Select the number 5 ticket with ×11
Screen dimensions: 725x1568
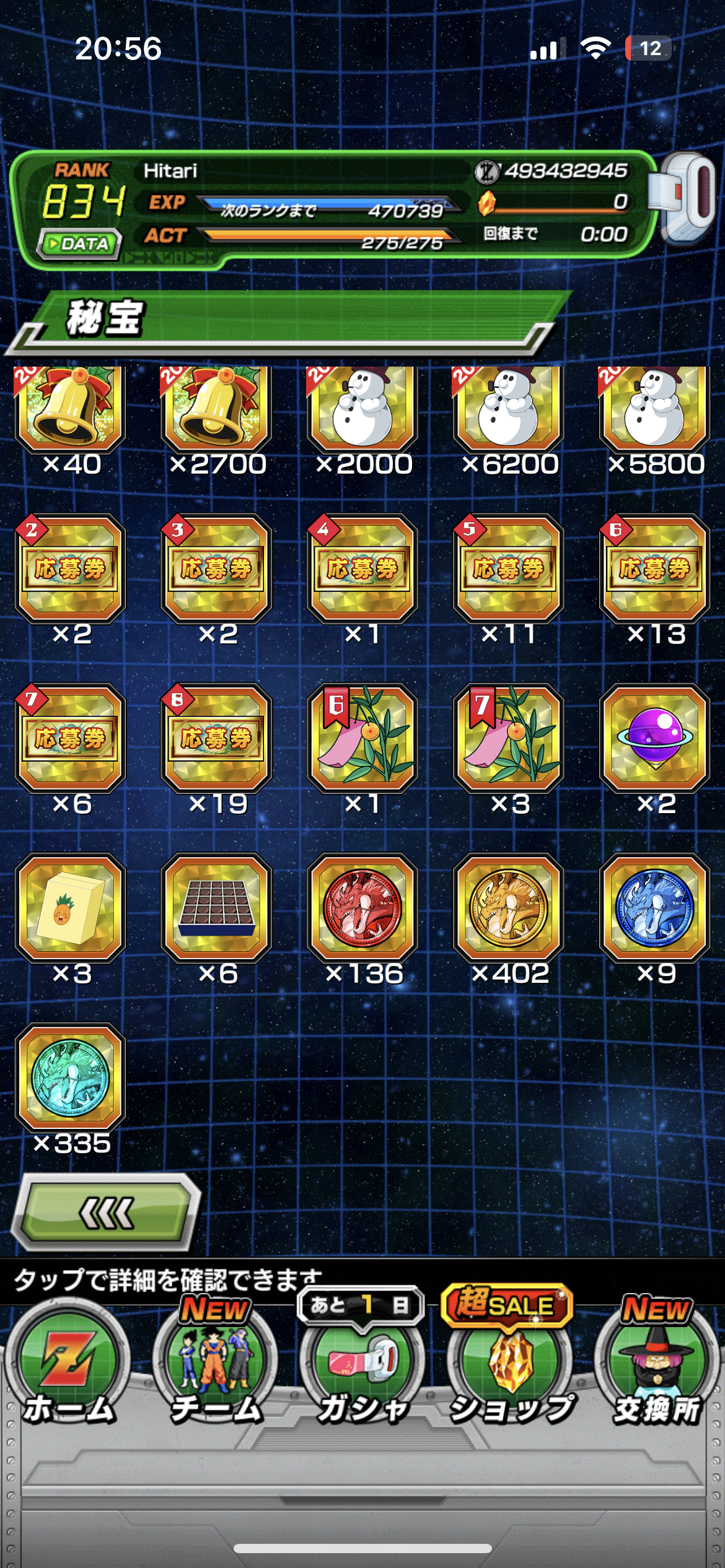[x=509, y=568]
